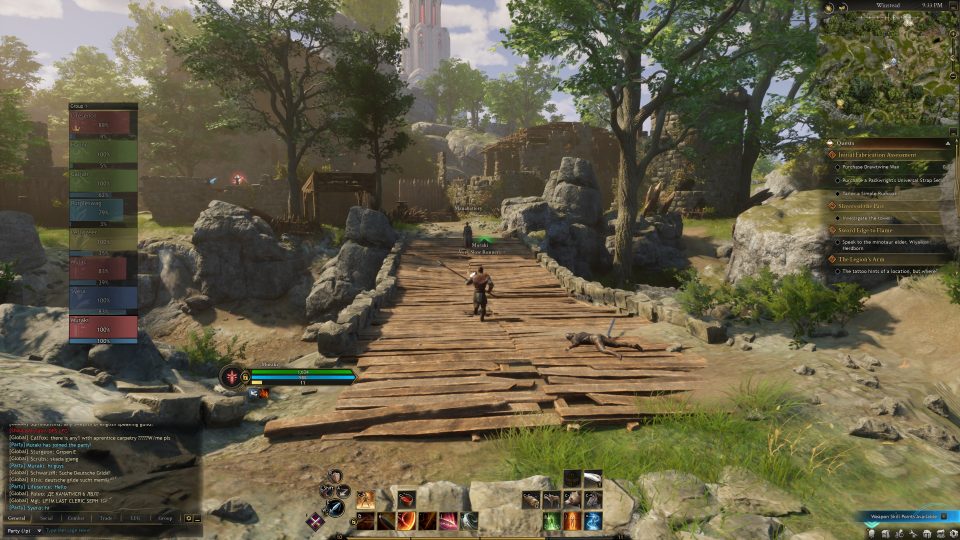Activate the green glowing figure ability
The height and width of the screenshot is (540, 960).
pyautogui.click(x=551, y=521)
